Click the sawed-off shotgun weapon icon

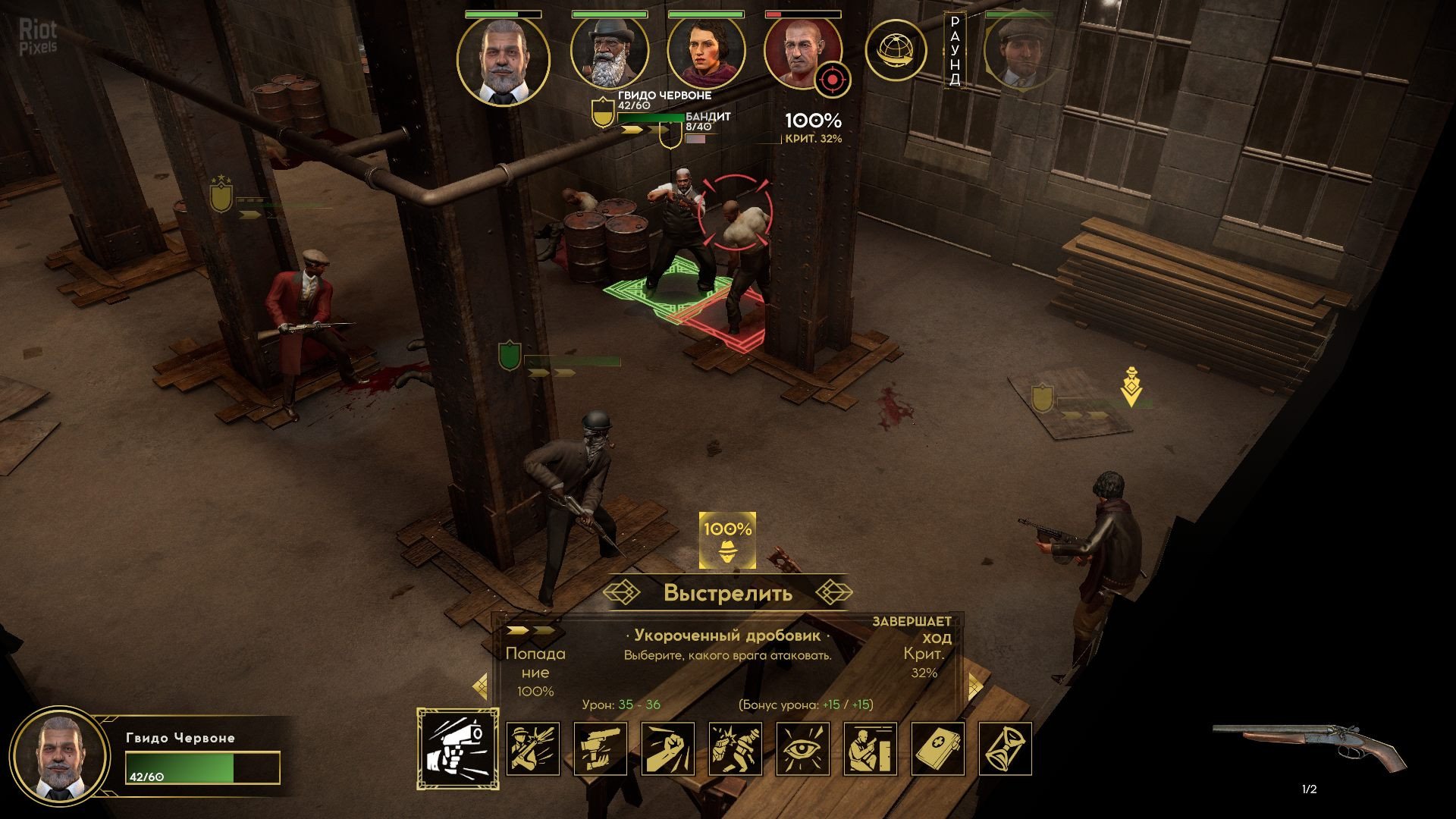(x=1308, y=747)
